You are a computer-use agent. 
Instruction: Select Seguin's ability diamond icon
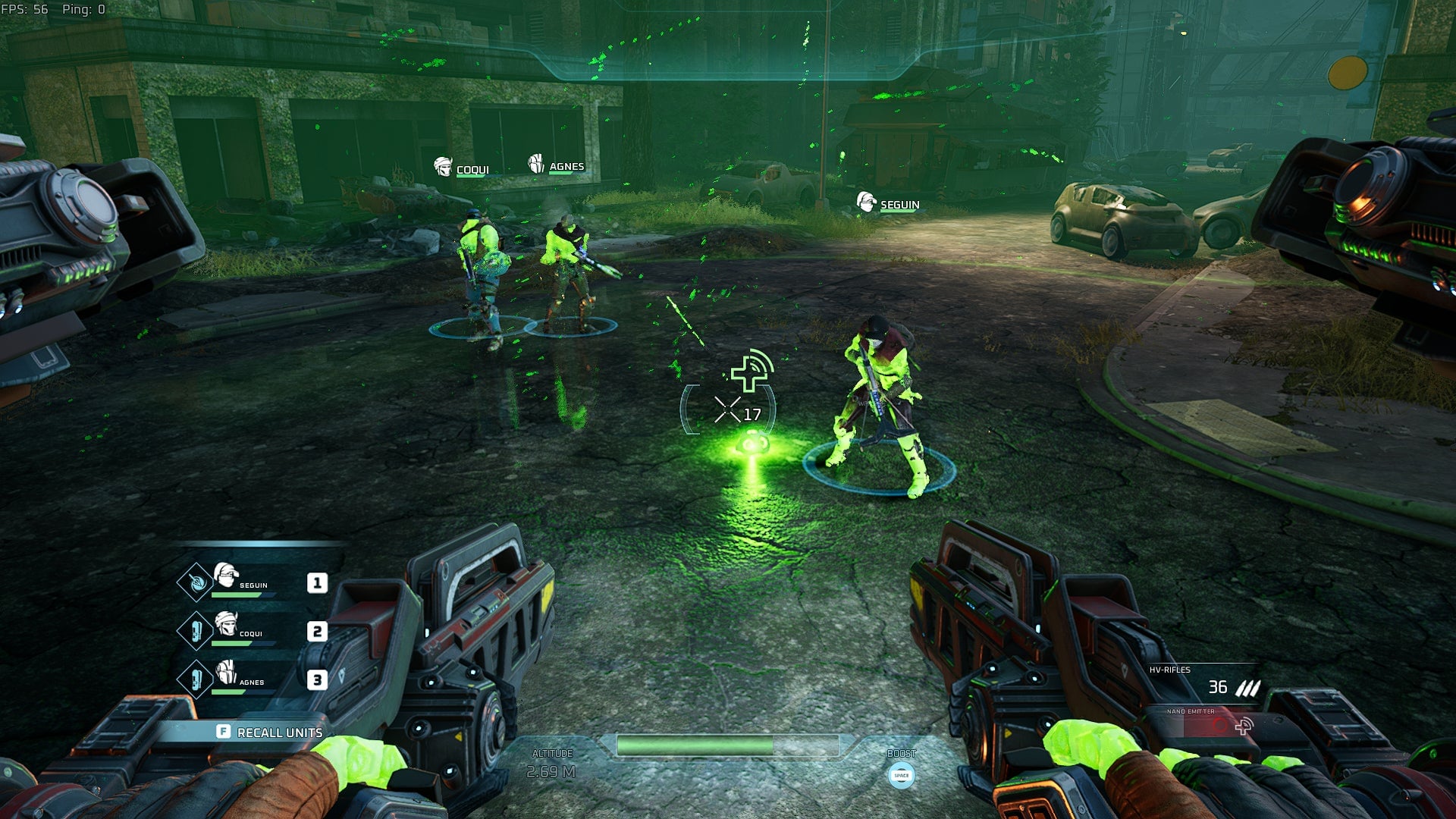(x=196, y=582)
